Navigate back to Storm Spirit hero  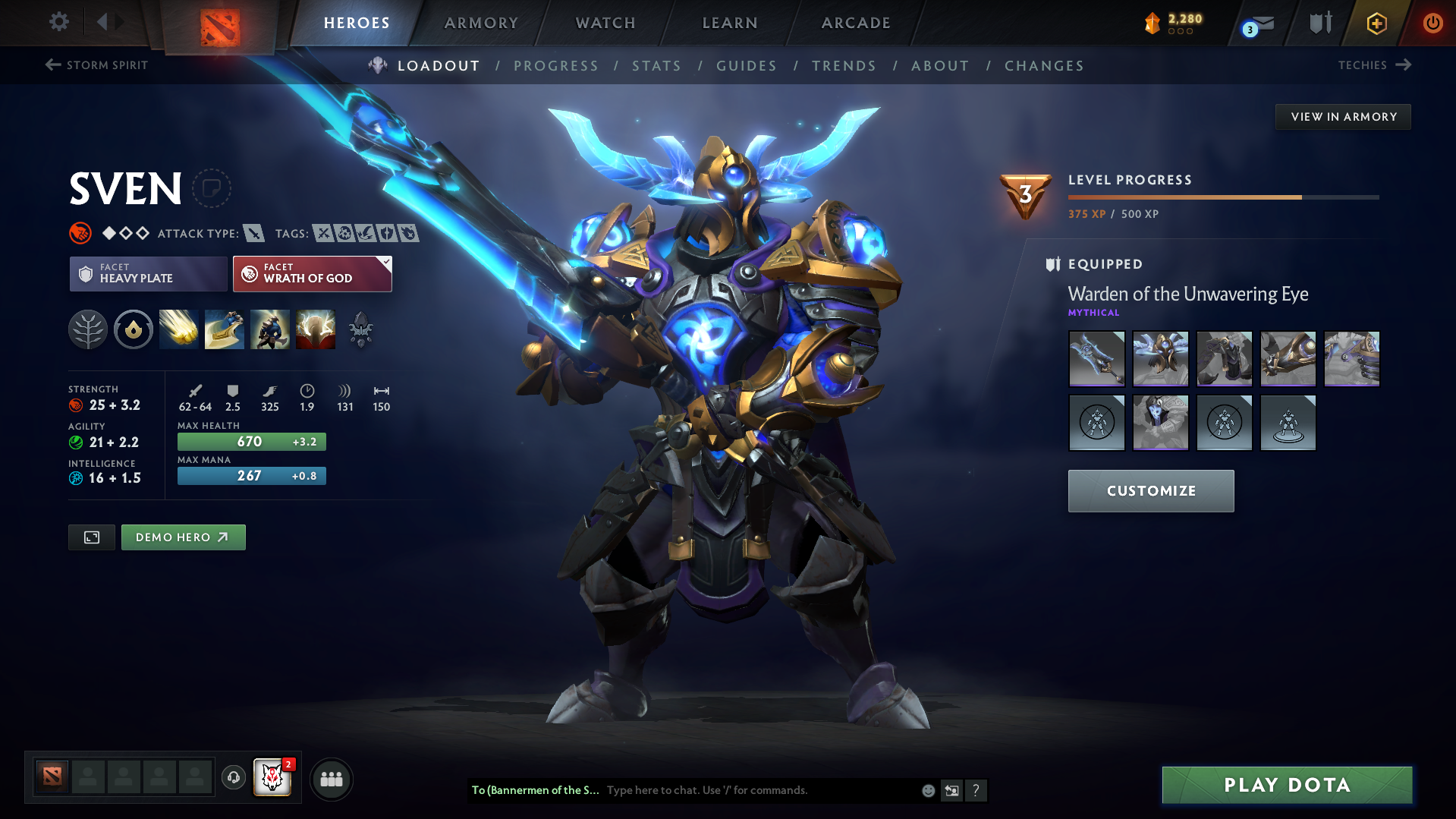(x=96, y=65)
